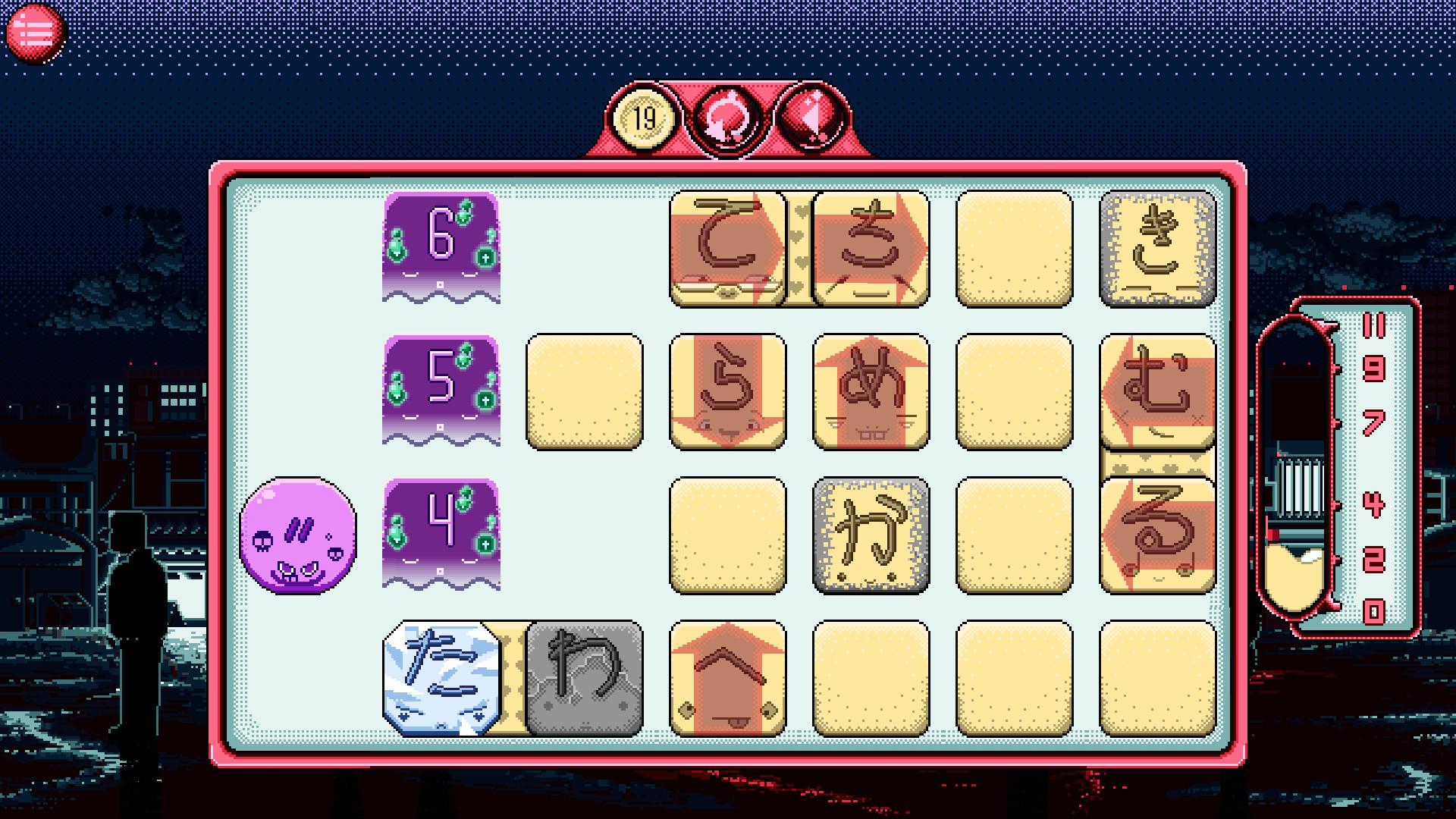
Task: Click the へ tile in bottom row
Action: coord(729,679)
